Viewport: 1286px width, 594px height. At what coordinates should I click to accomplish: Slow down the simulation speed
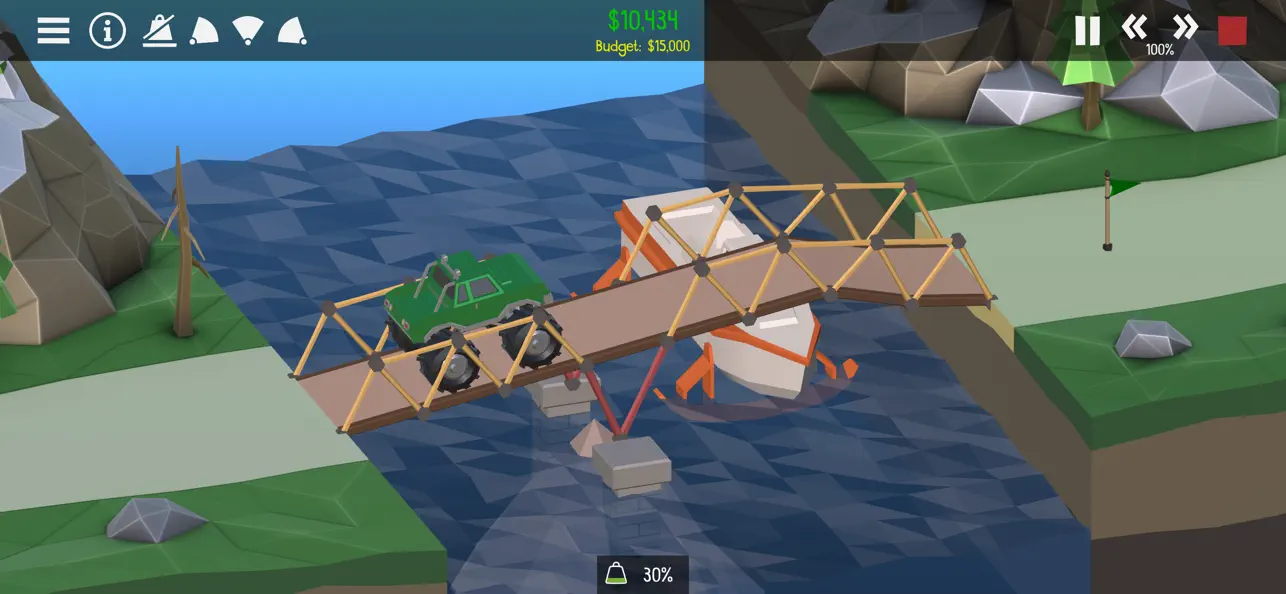(x=1134, y=26)
